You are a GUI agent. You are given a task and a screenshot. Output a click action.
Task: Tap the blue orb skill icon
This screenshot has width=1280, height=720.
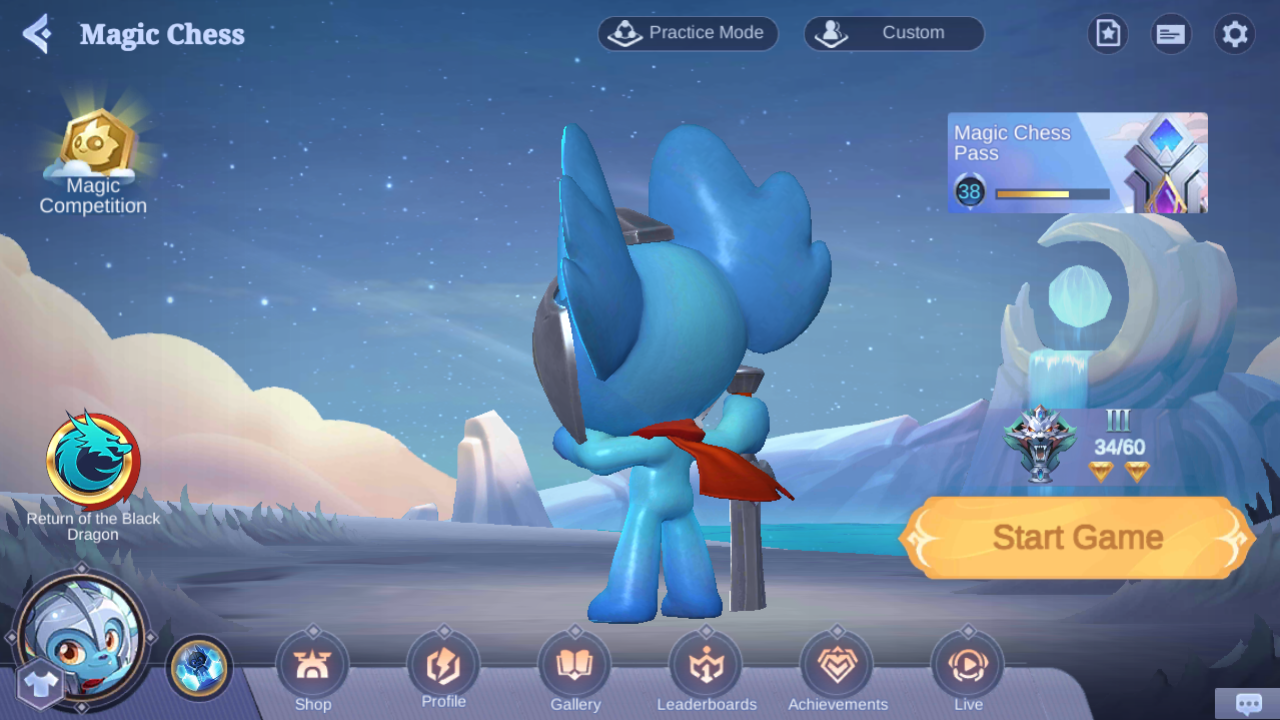[199, 668]
